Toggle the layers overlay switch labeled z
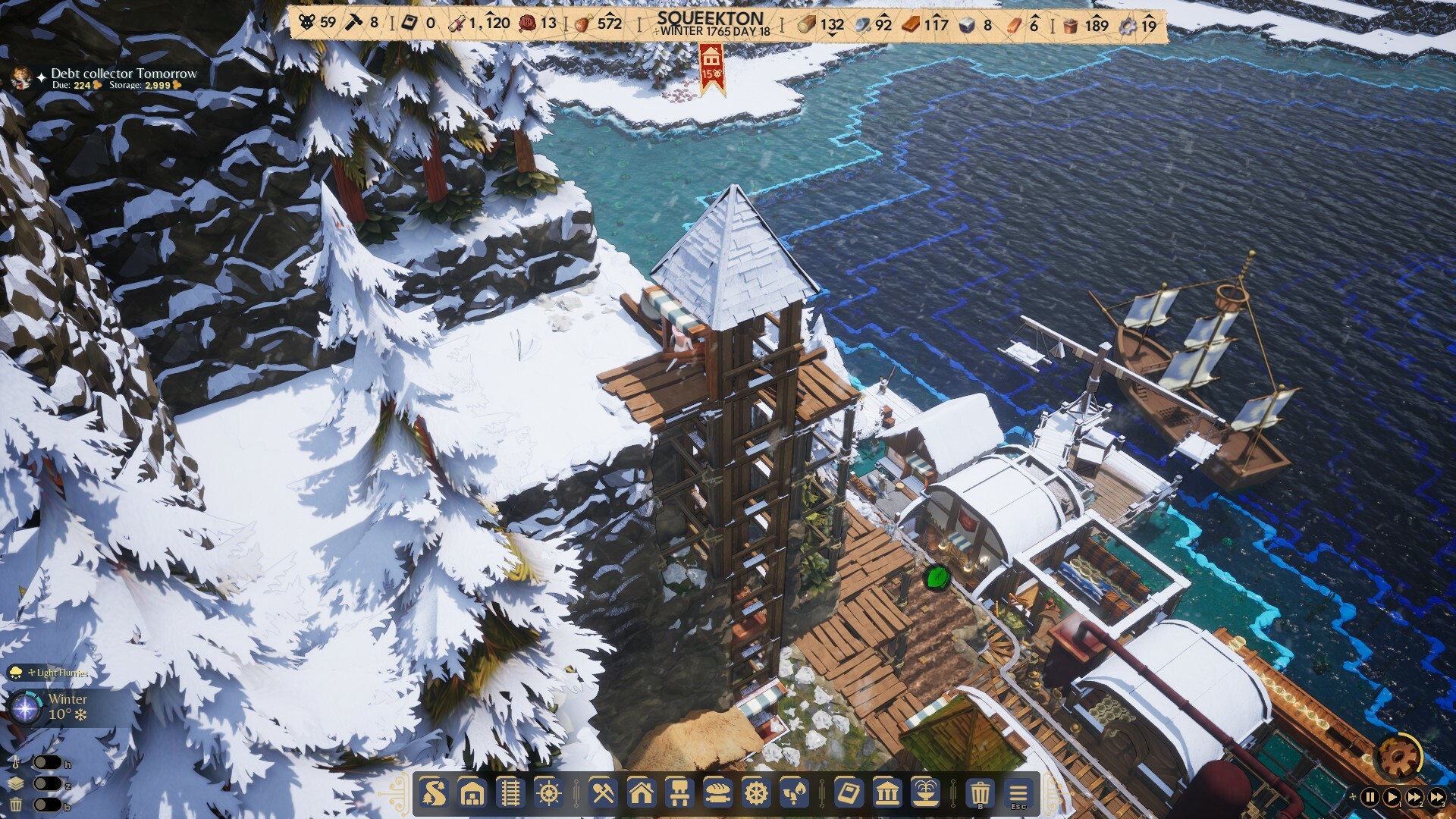Image resolution: width=1456 pixels, height=819 pixels. click(x=48, y=786)
